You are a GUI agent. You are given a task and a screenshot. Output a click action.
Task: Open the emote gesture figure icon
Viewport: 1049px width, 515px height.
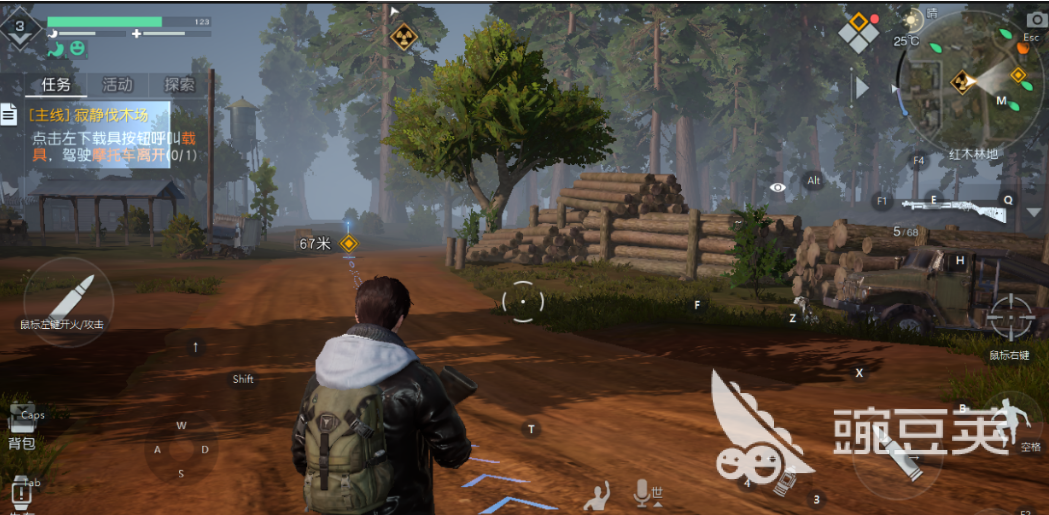pyautogui.click(x=599, y=493)
